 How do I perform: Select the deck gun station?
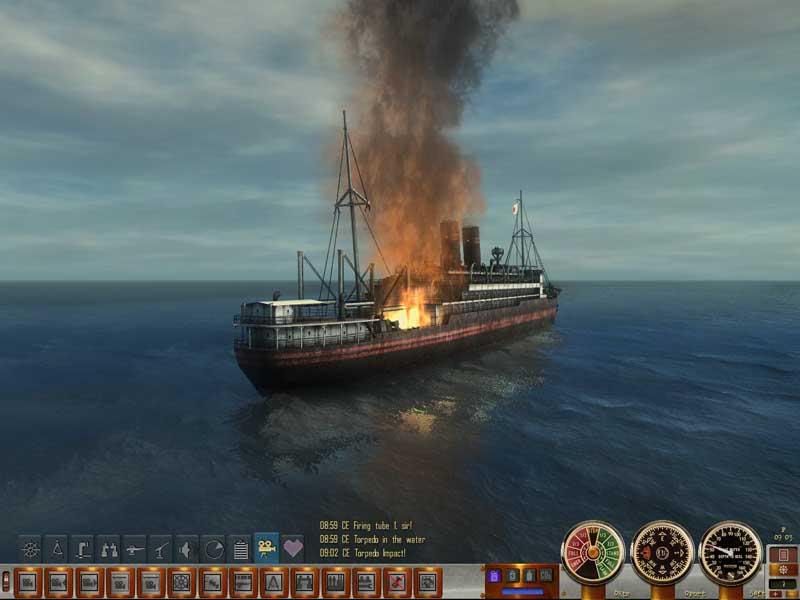pos(135,549)
